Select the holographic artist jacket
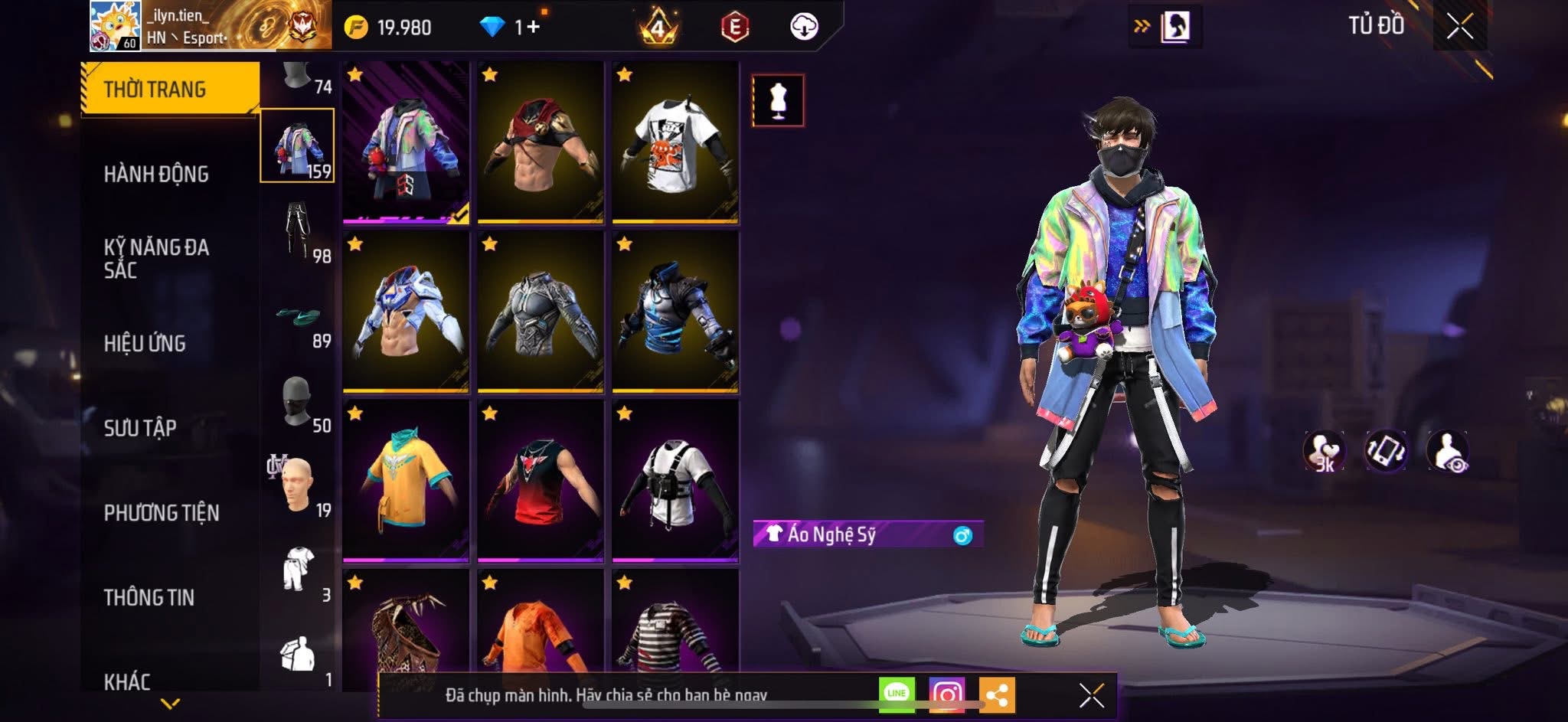Screen dimensions: 1568x722 [406, 143]
